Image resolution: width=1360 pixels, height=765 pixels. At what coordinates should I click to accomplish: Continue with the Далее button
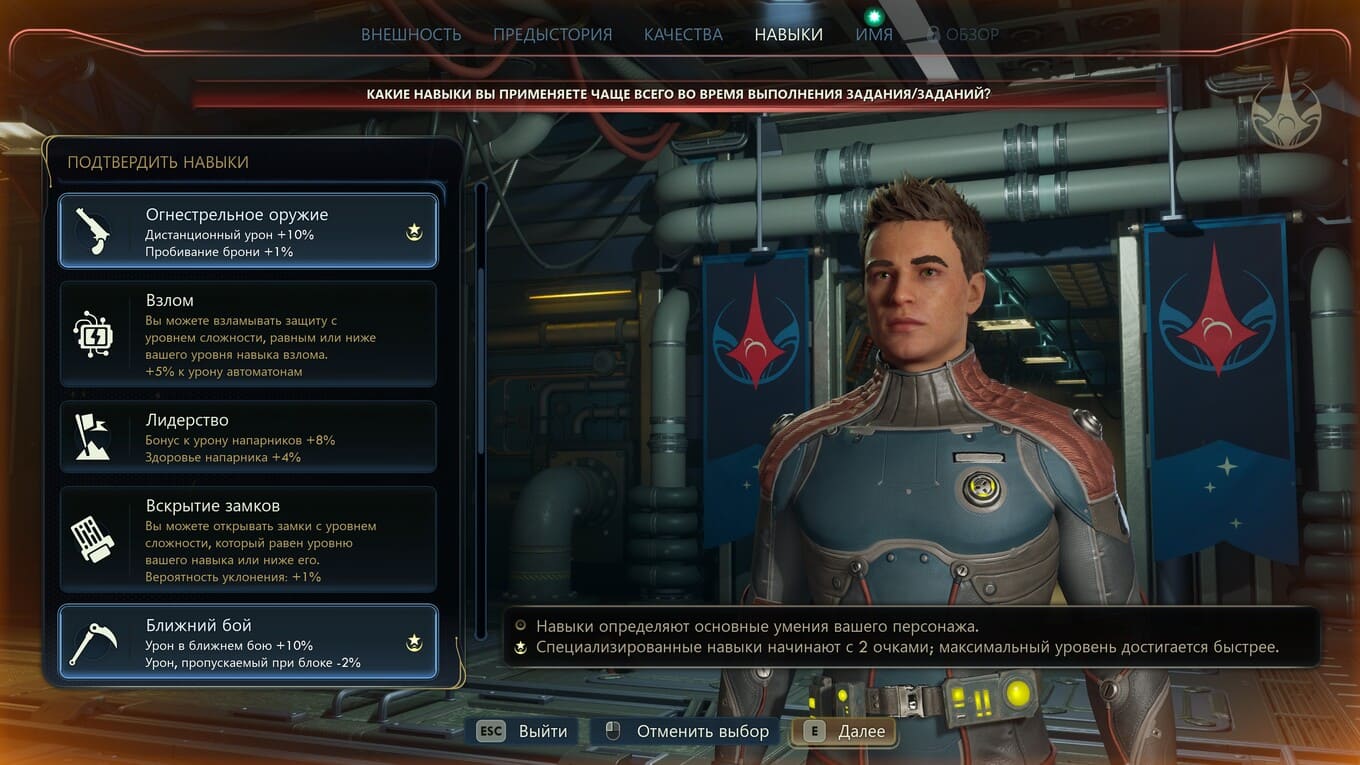click(844, 731)
